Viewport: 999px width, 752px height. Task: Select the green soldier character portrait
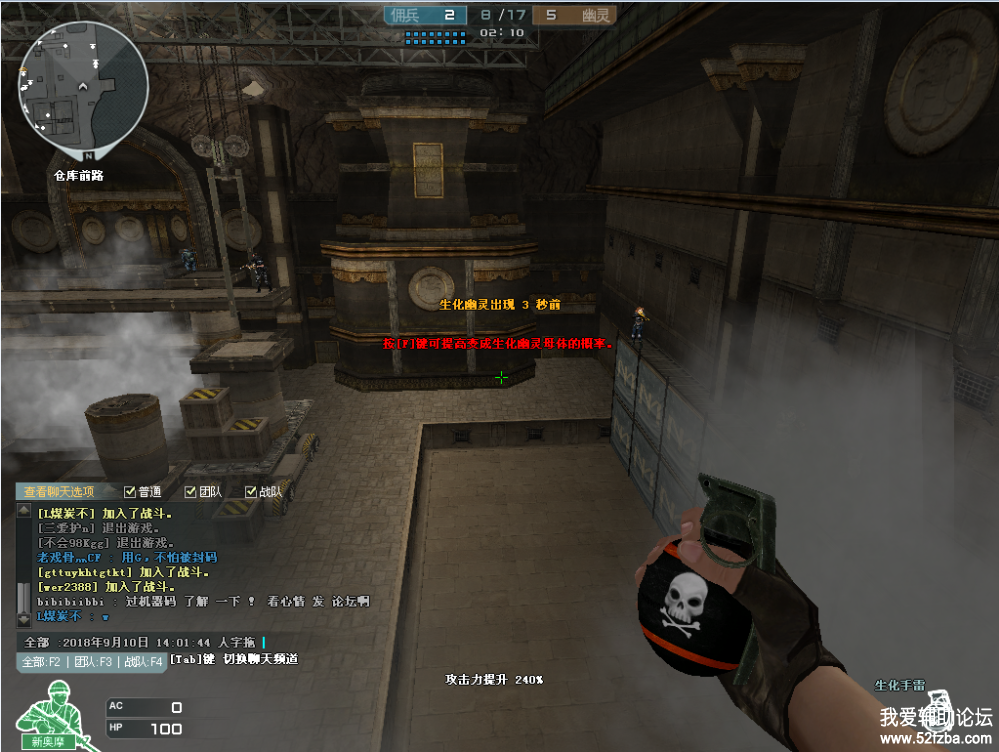pos(55,713)
